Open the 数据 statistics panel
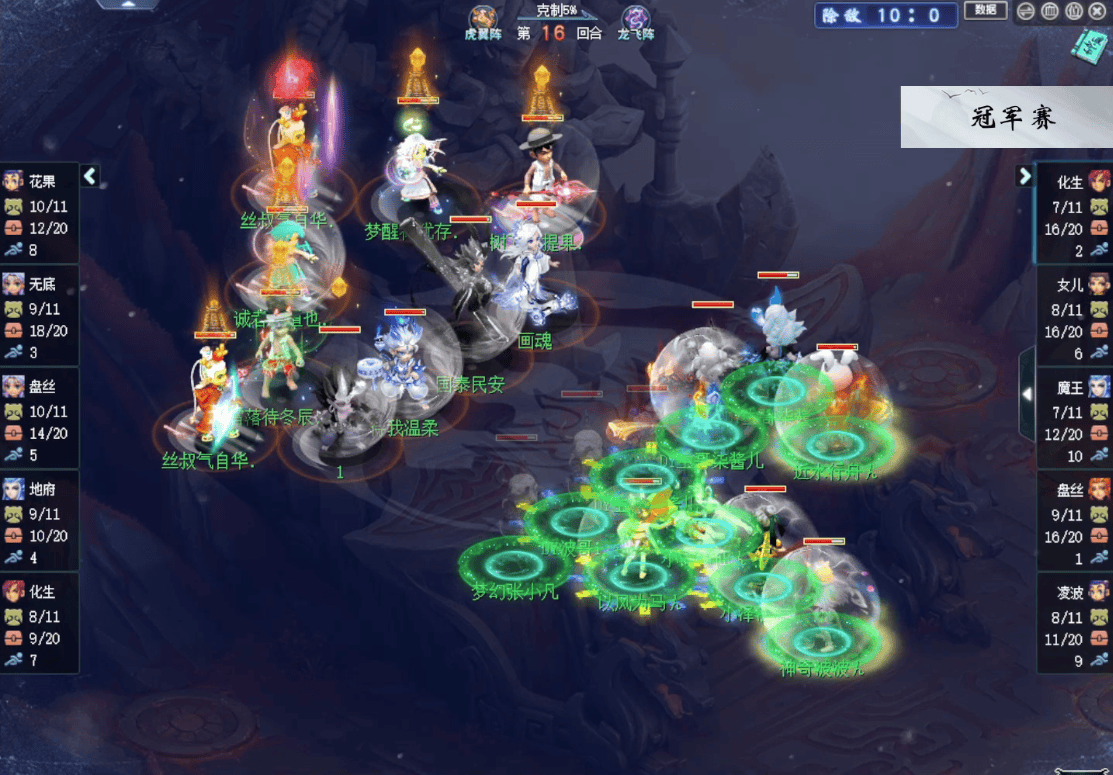Image resolution: width=1113 pixels, height=775 pixels. point(985,11)
